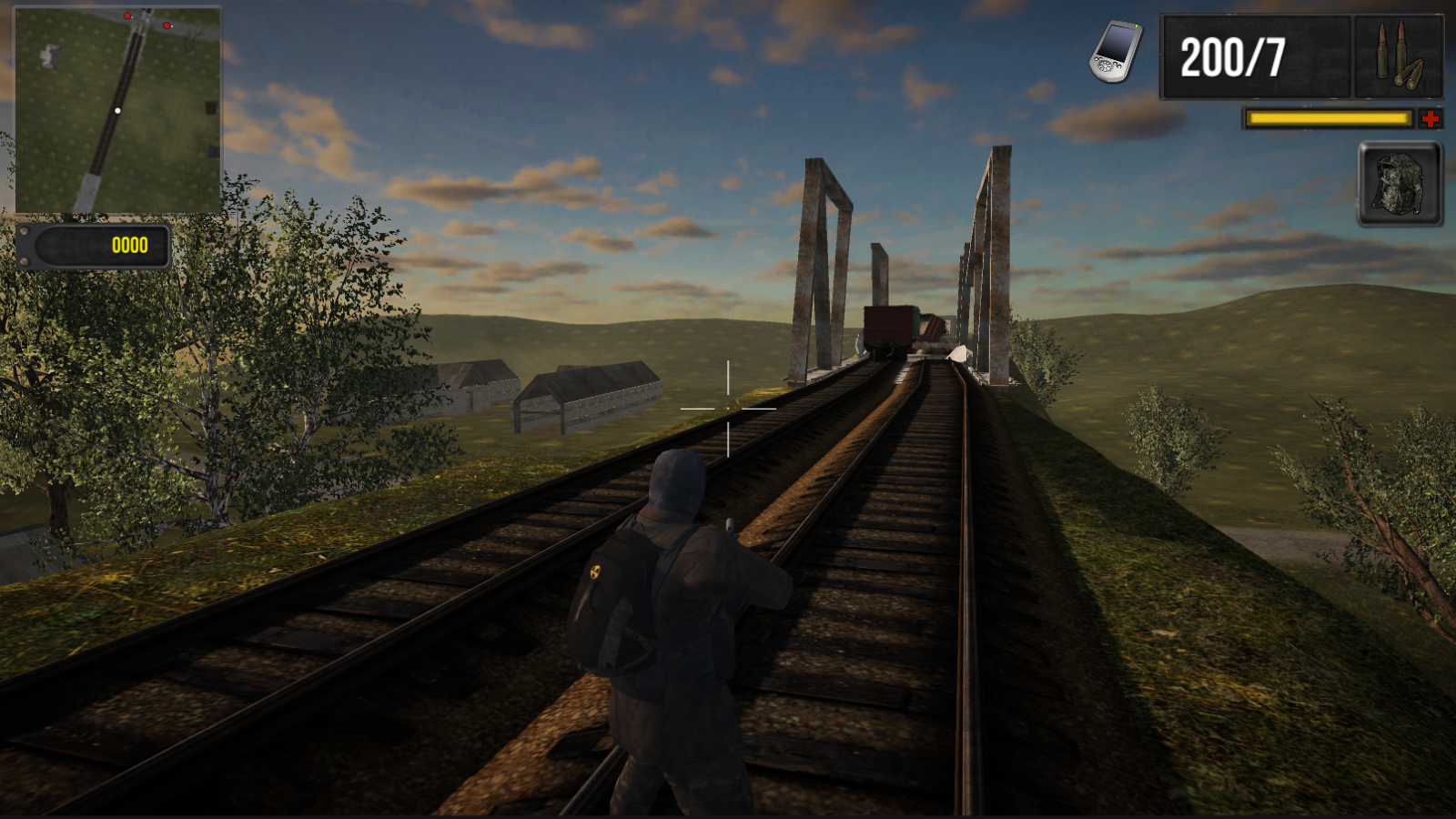Tap the right-side red enemy dot on minimap
This screenshot has height=819, width=1456.
(167, 25)
